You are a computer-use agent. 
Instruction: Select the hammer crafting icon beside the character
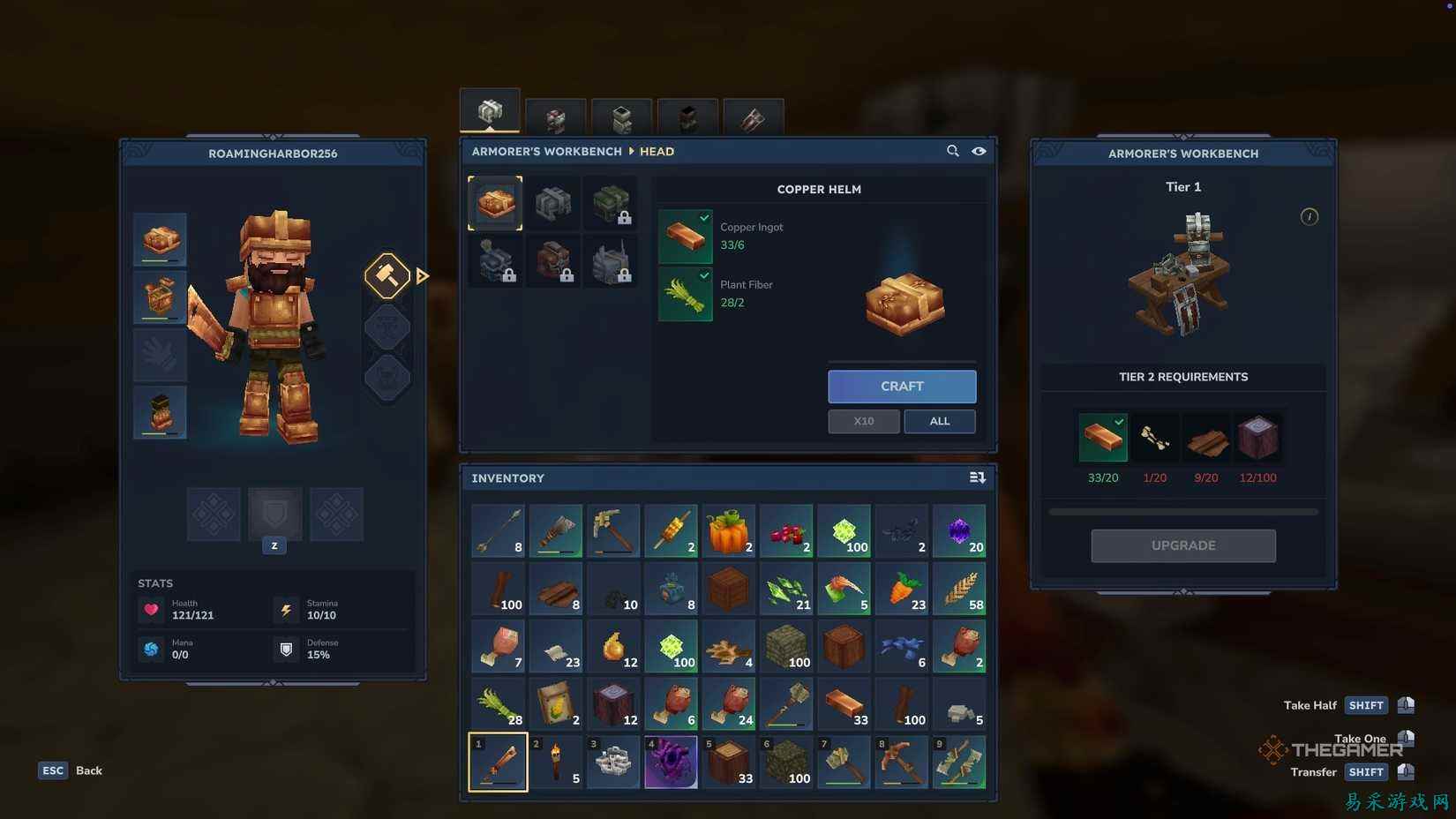(x=387, y=275)
